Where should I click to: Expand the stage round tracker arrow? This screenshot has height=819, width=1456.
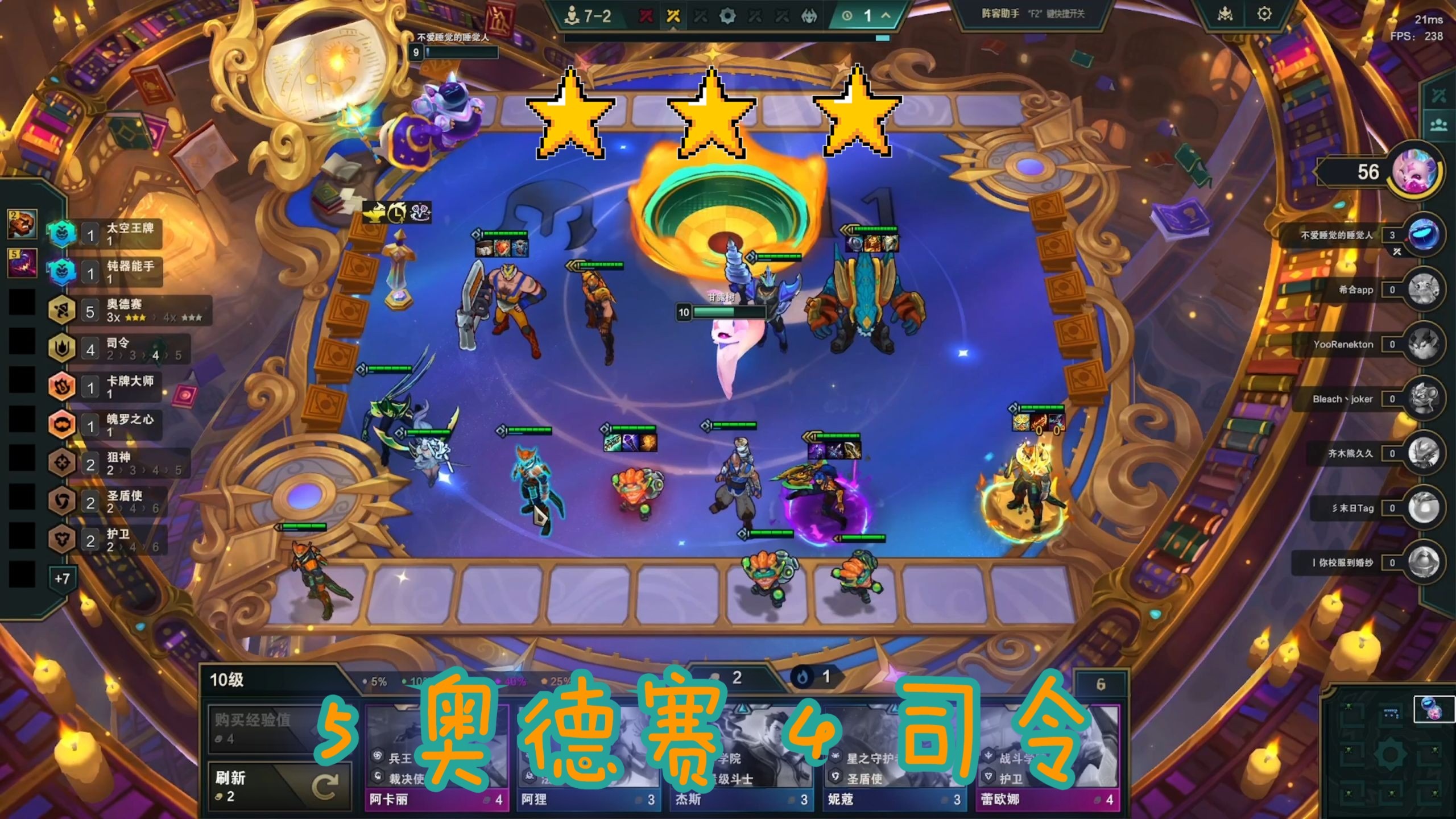[886, 16]
